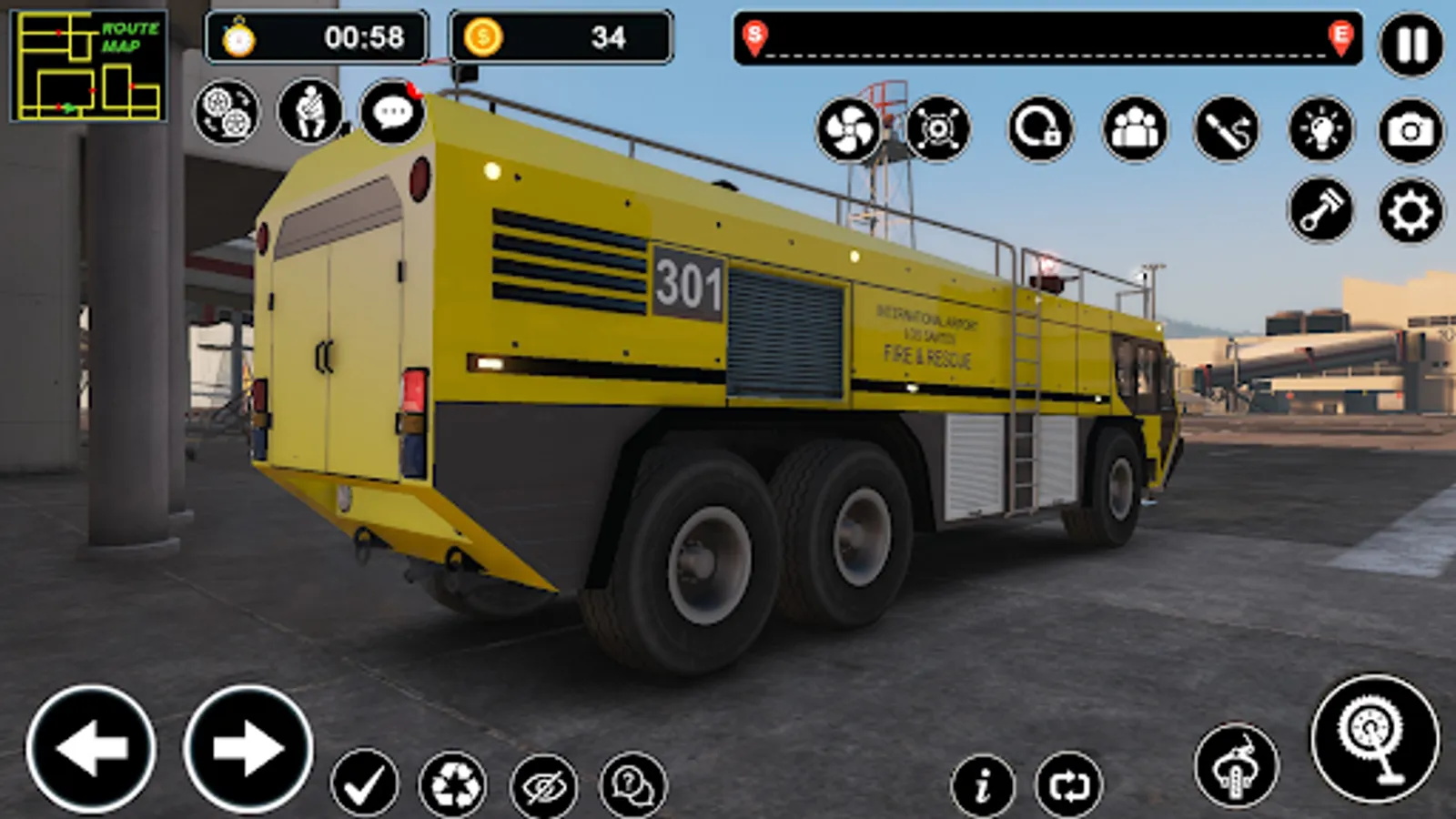
Task: Expand the chat bubble with notification
Action: [x=393, y=113]
